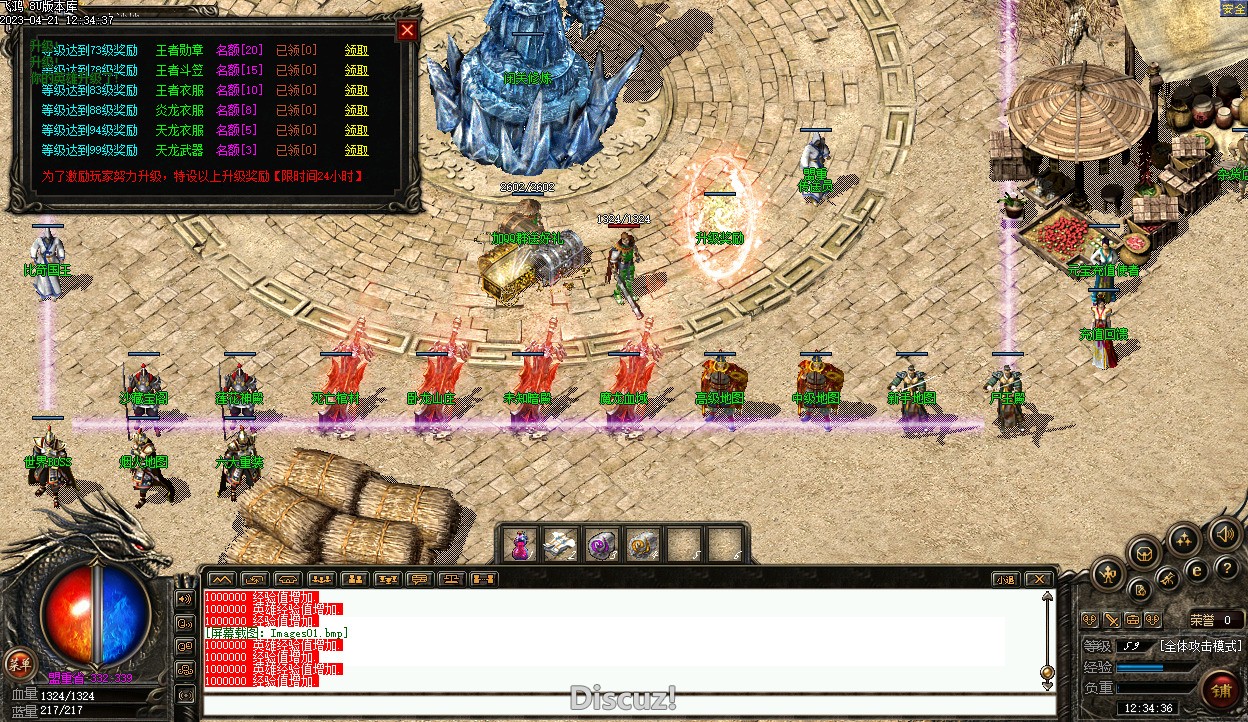This screenshot has width=1248, height=722.
Task: Open the bag chest round button
Action: (x=1144, y=553)
